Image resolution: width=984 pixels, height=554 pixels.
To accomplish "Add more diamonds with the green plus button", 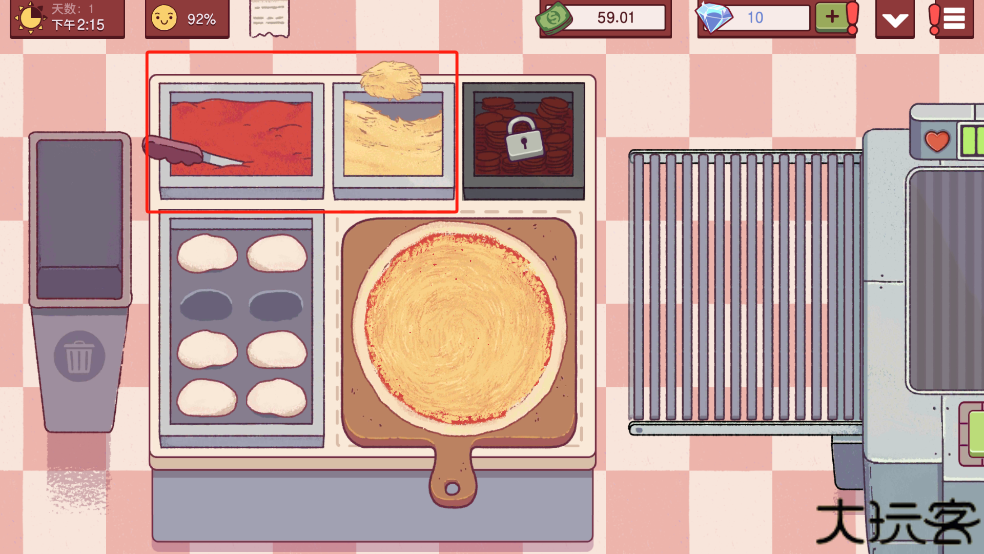I will pos(829,17).
